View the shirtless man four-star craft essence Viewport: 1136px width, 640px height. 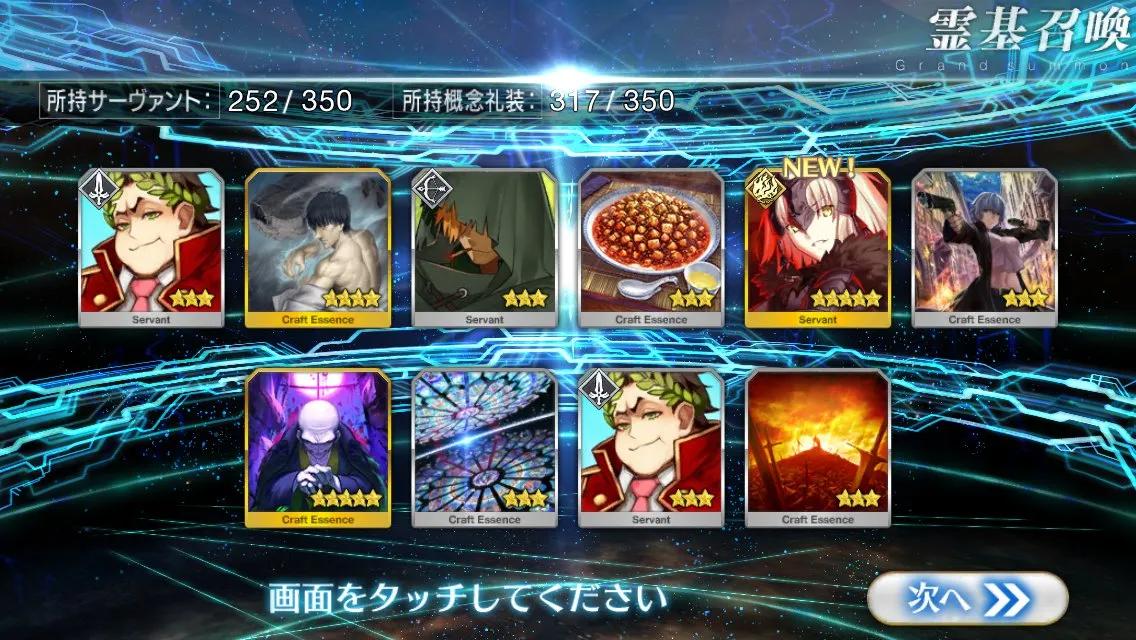318,246
